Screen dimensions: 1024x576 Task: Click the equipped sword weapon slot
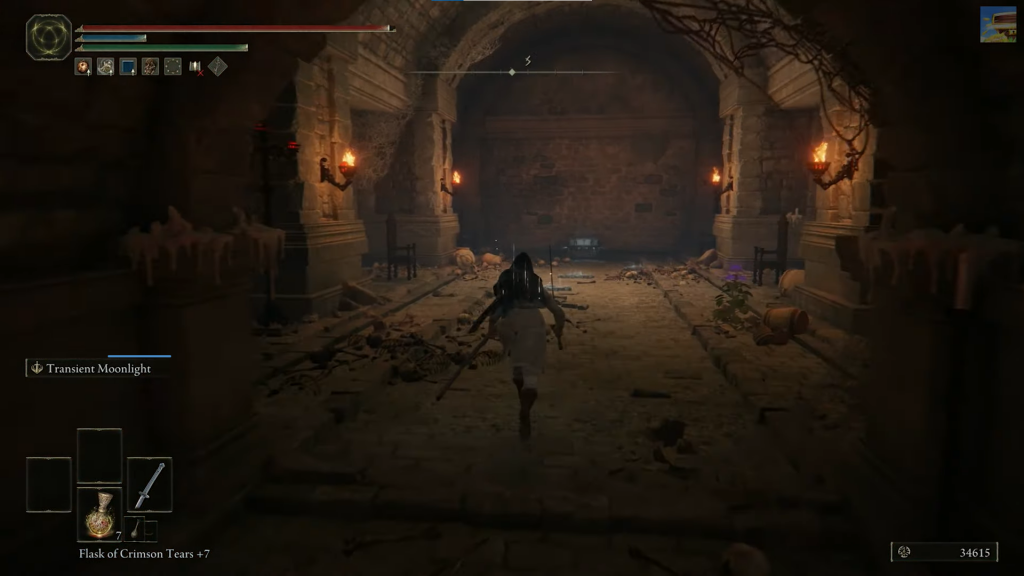coord(149,484)
